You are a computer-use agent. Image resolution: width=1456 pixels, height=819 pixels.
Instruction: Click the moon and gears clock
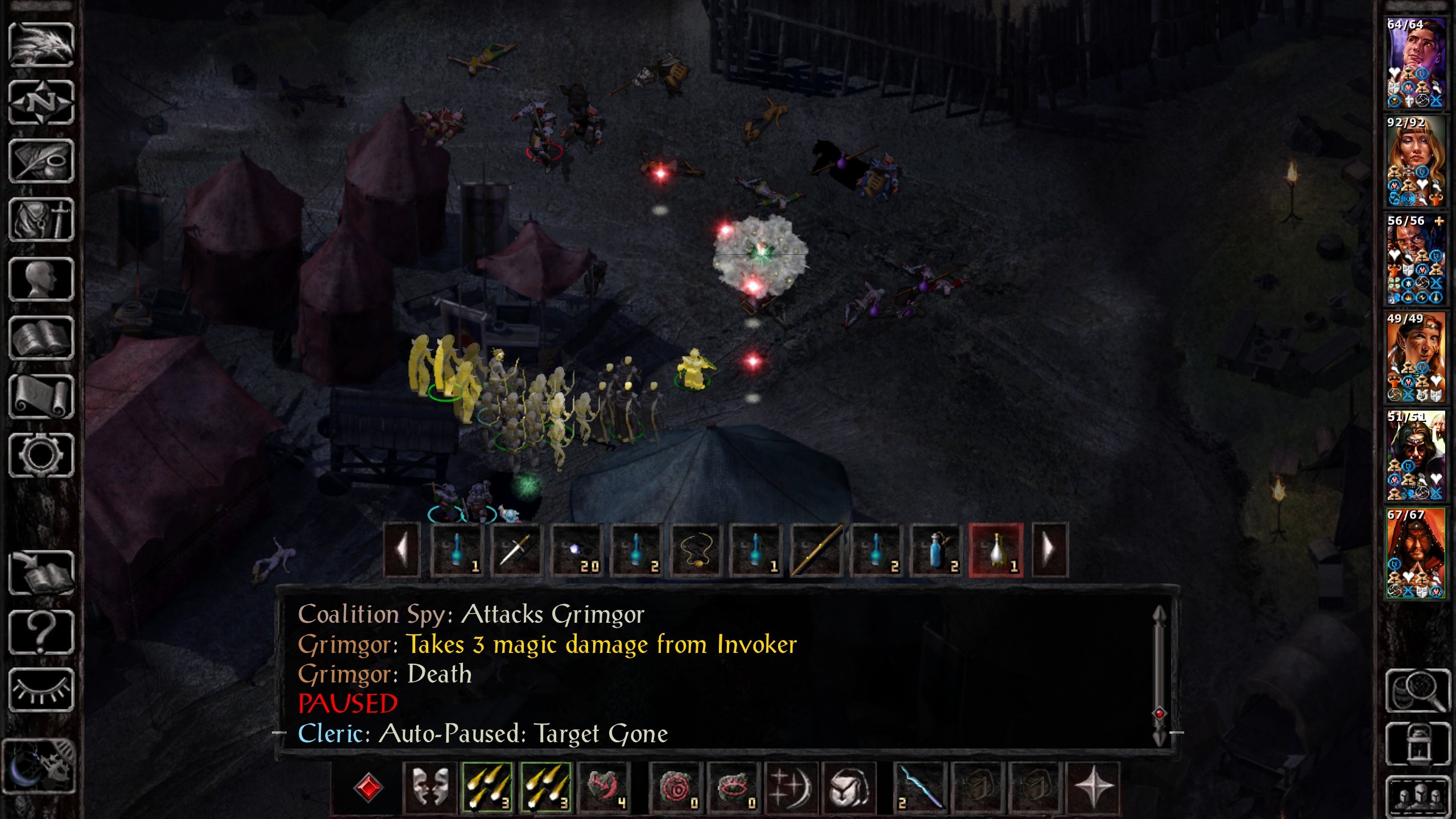pos(39,766)
